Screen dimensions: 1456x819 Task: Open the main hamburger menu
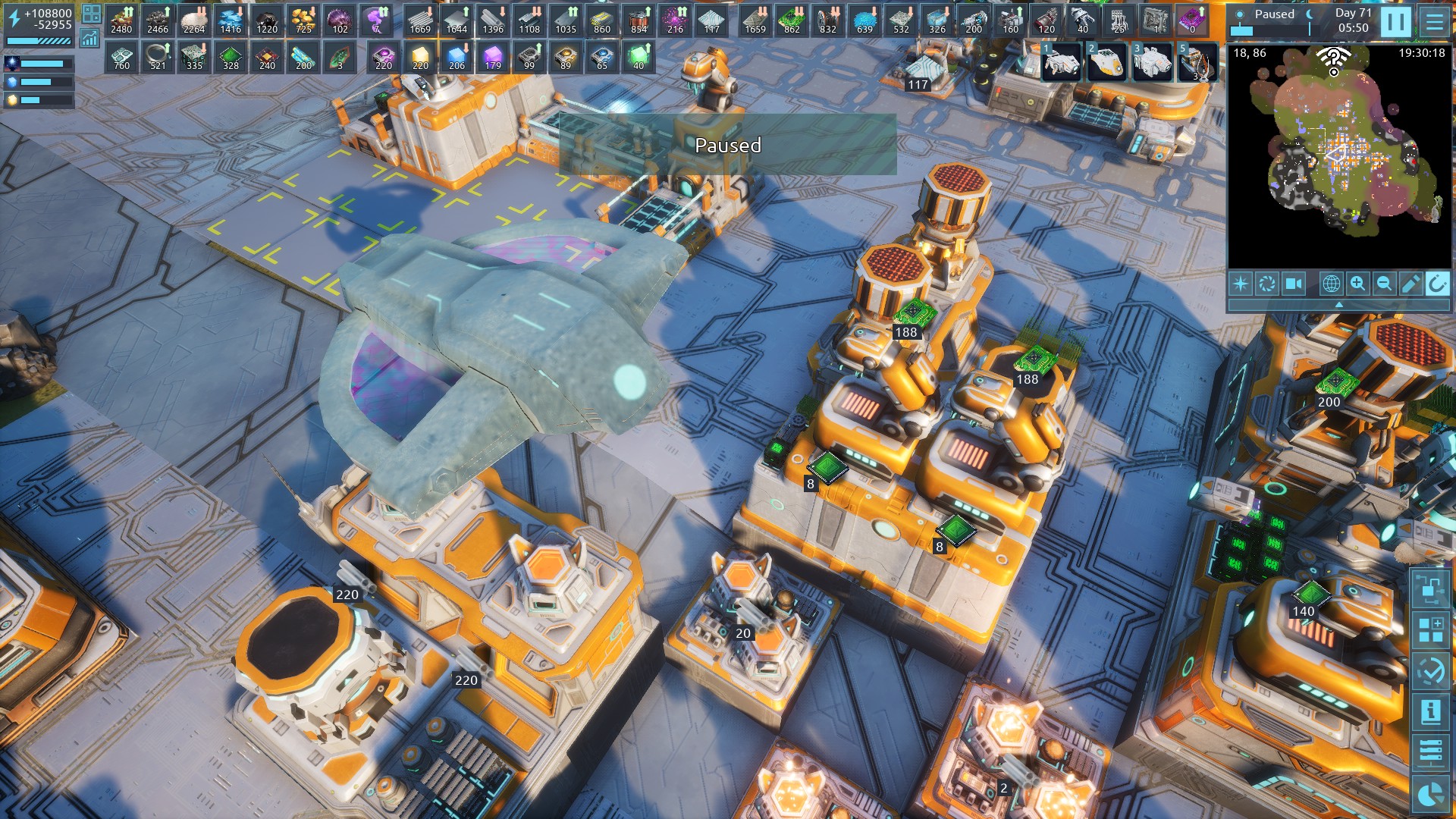1434,22
